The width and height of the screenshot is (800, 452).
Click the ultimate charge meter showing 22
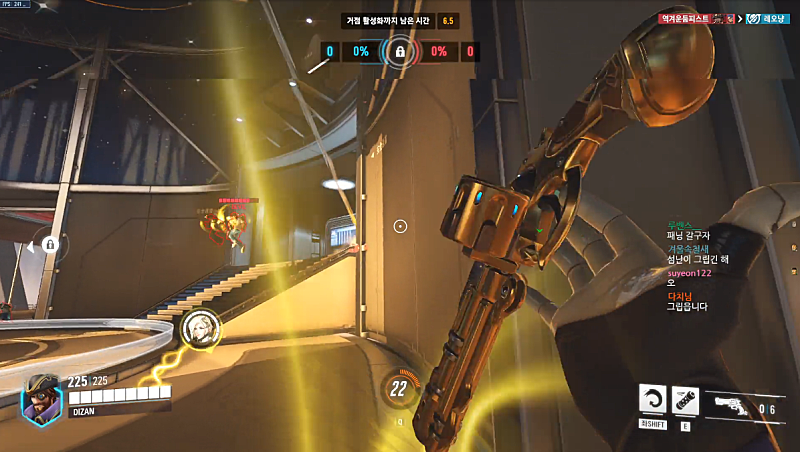398,388
